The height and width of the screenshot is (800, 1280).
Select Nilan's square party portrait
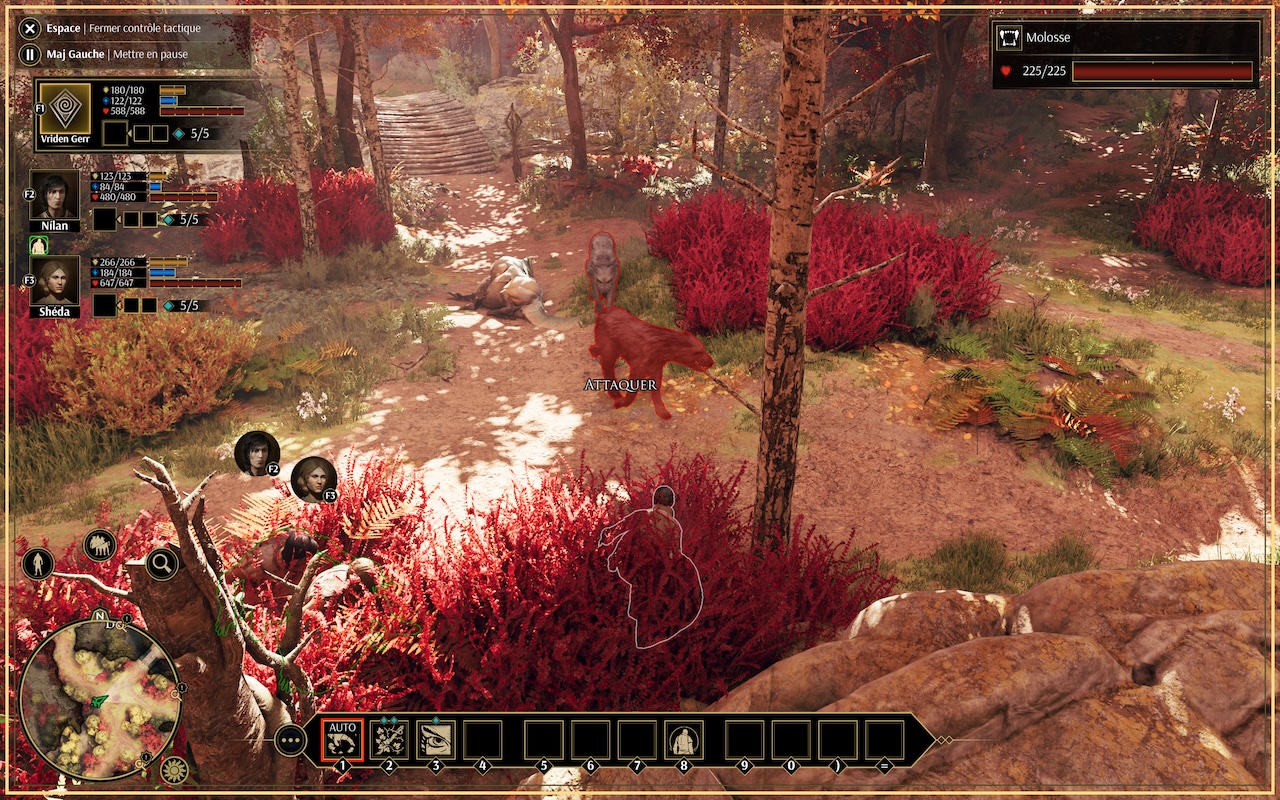click(x=54, y=194)
